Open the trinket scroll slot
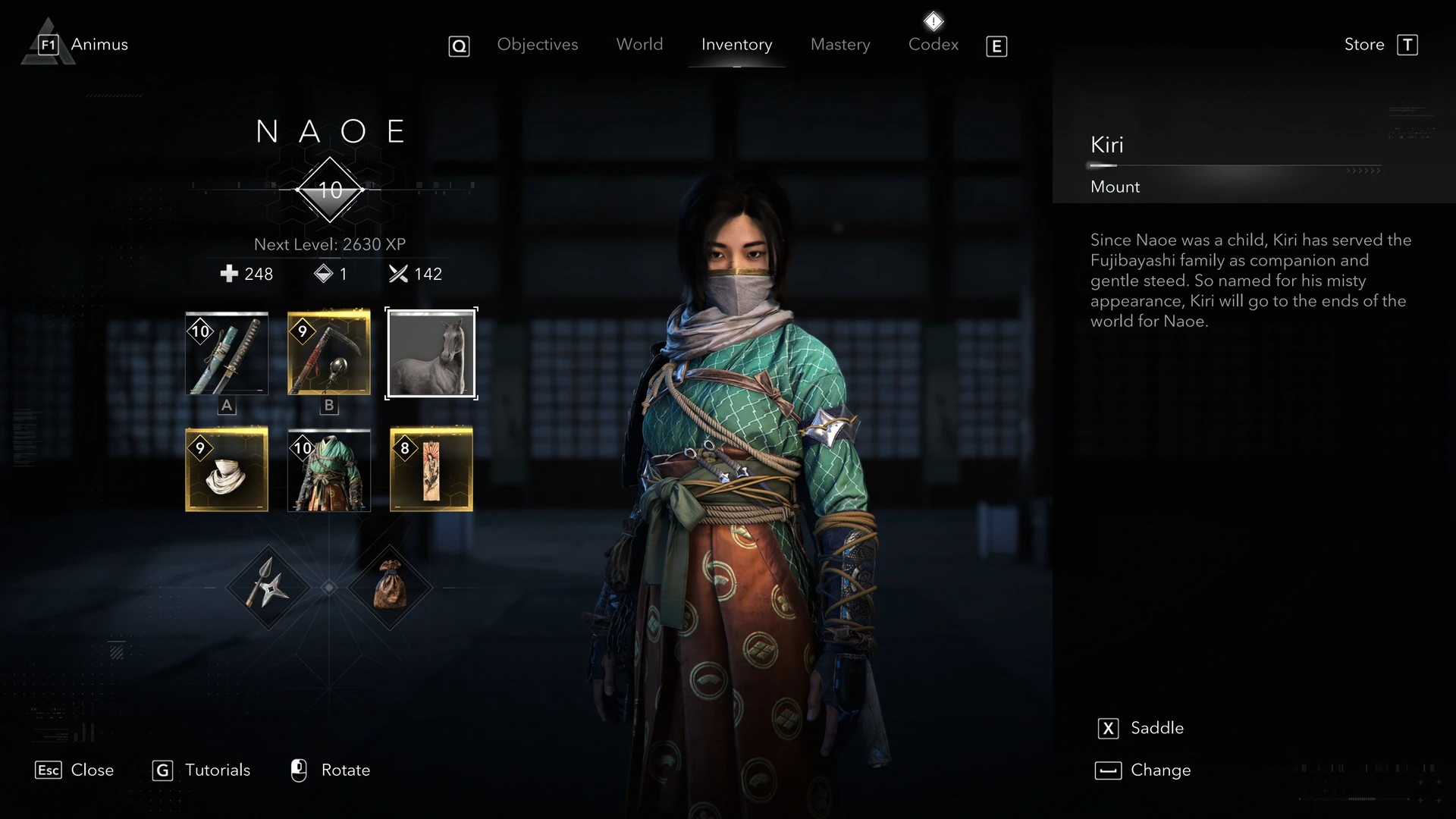 click(430, 469)
